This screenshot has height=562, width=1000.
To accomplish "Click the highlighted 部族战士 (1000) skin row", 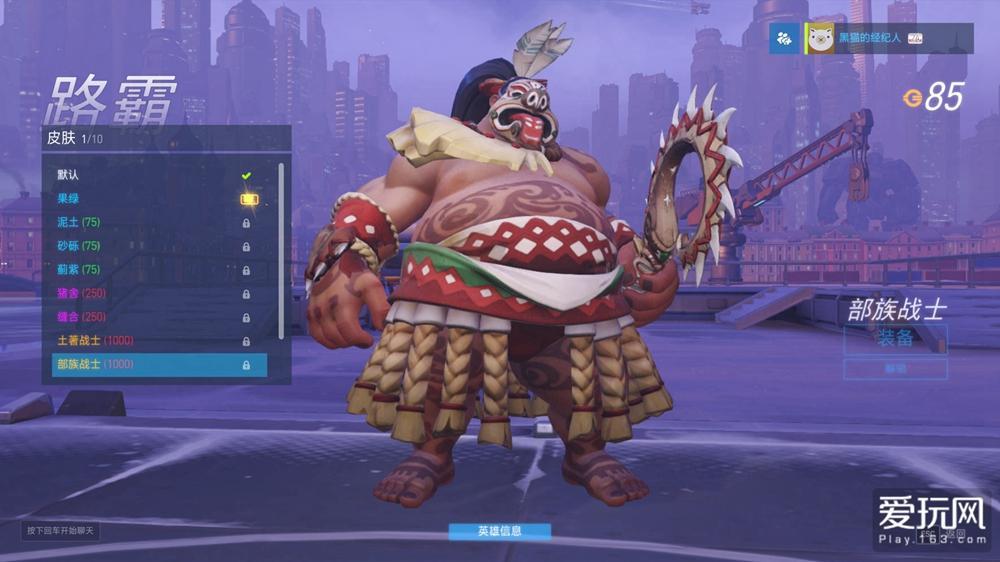I will tap(159, 365).
